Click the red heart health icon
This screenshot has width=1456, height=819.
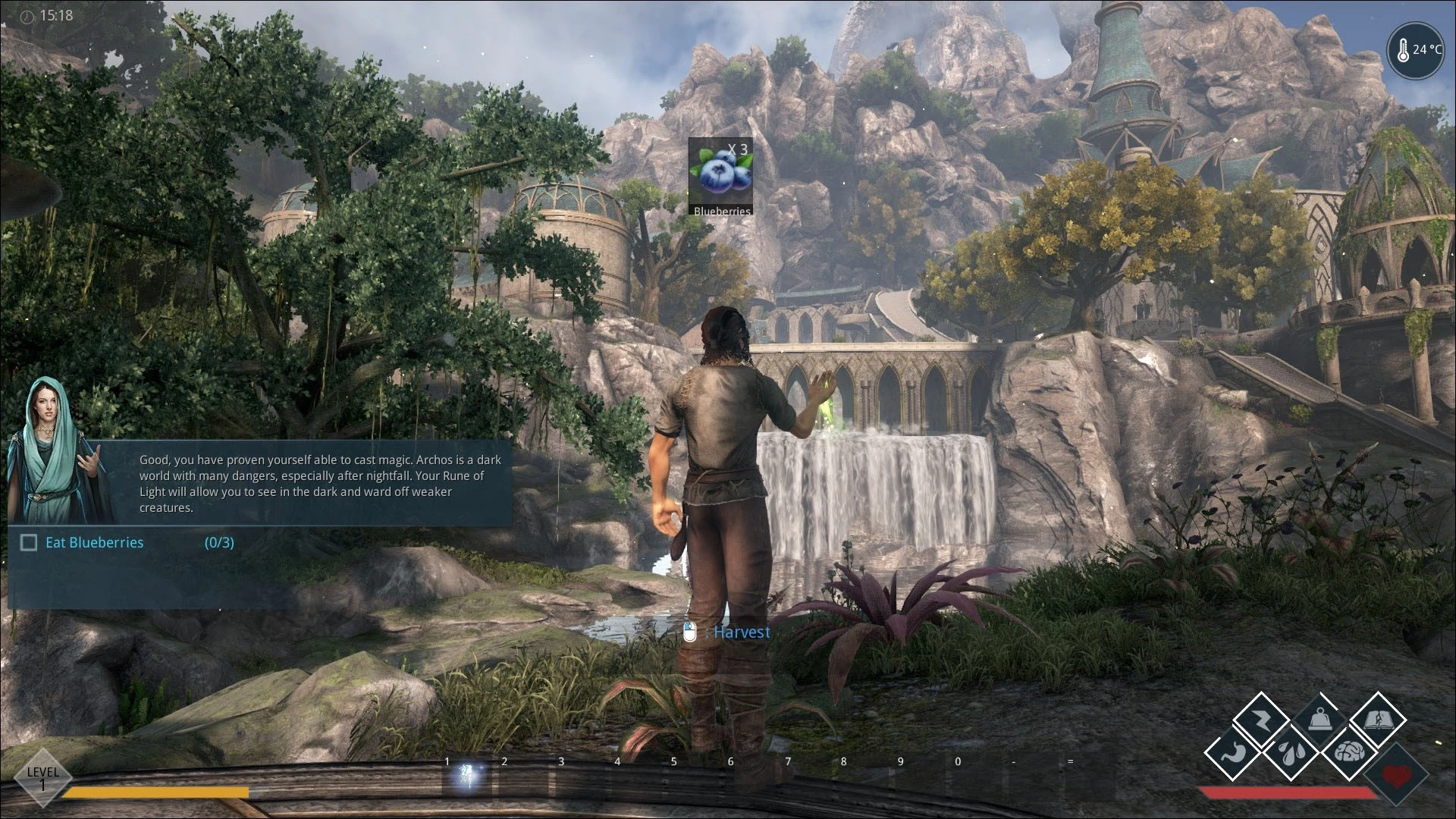1397,776
